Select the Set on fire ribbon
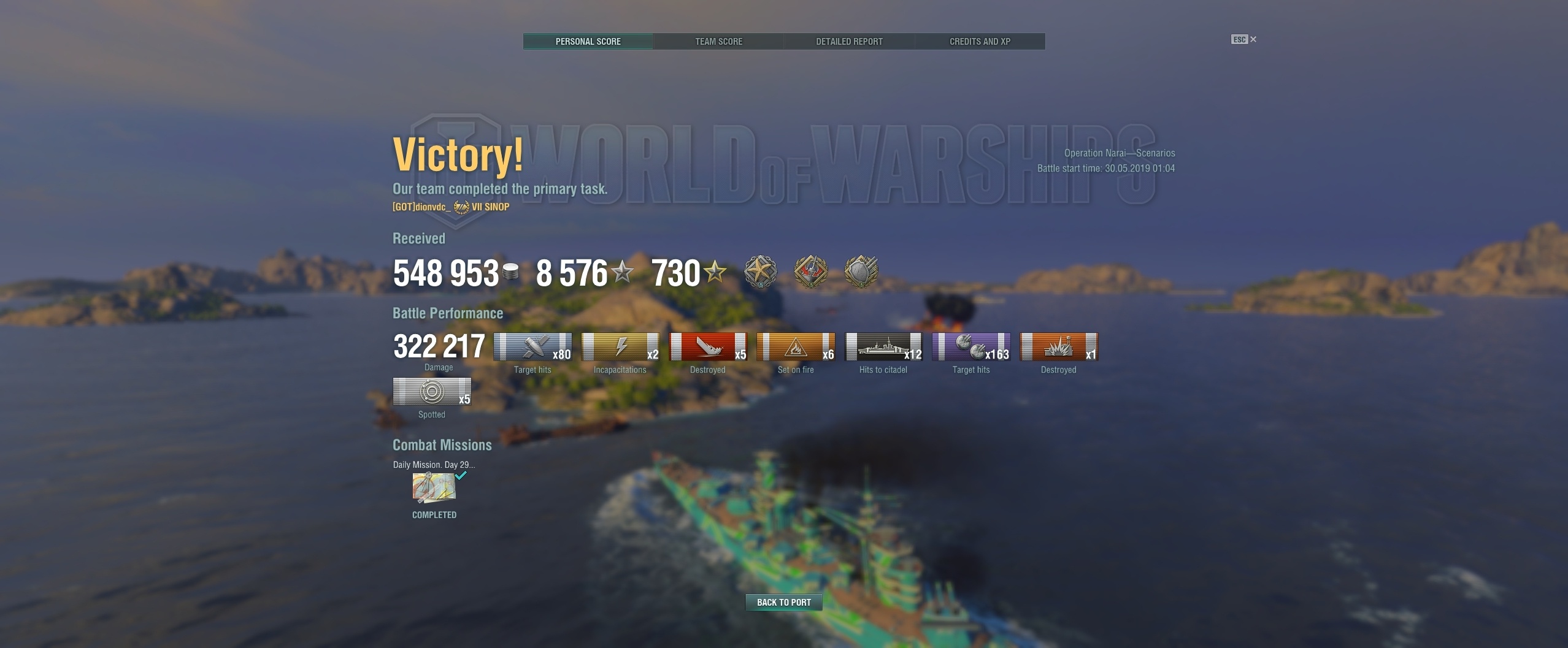The image size is (1568, 648). coord(796,347)
